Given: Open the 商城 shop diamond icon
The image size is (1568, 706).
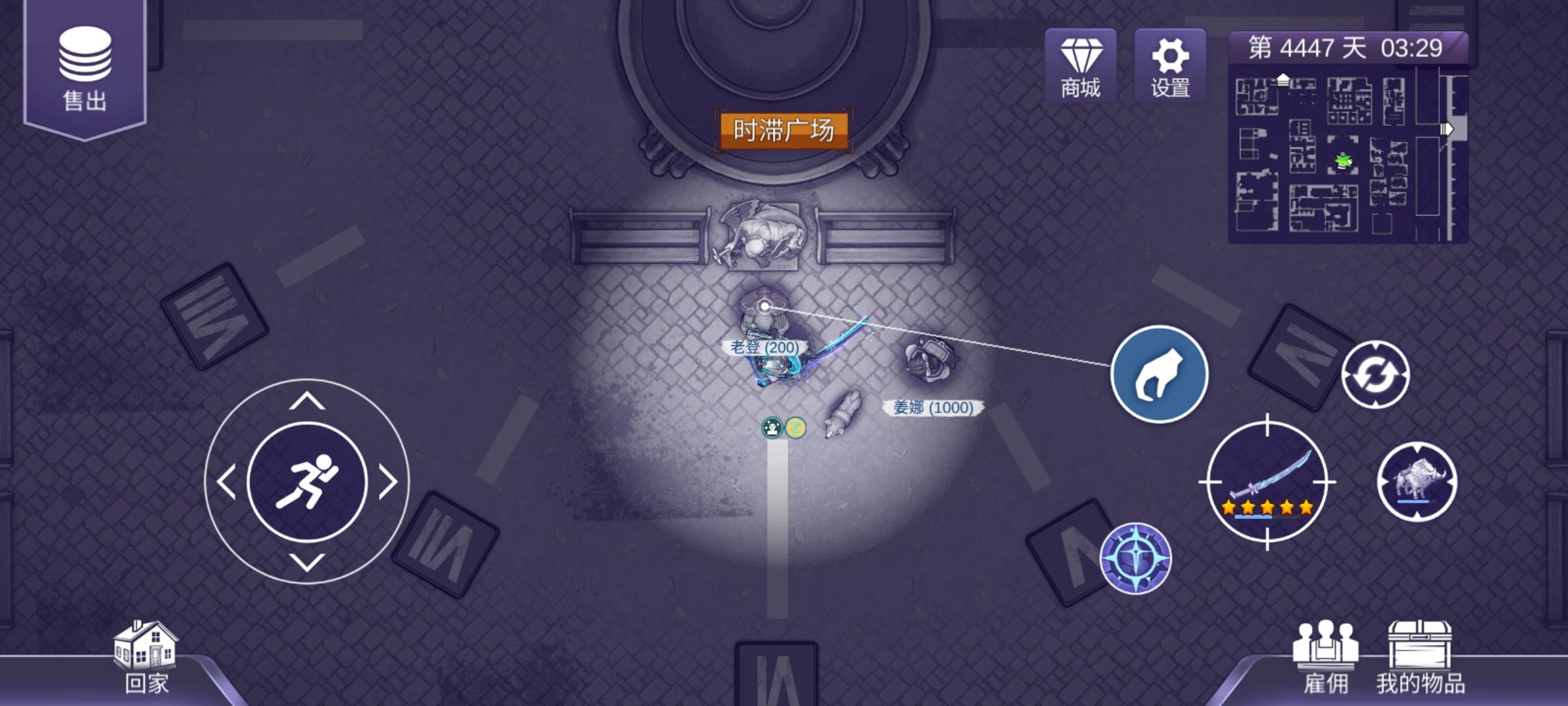Looking at the screenshot, I should [x=1081, y=63].
